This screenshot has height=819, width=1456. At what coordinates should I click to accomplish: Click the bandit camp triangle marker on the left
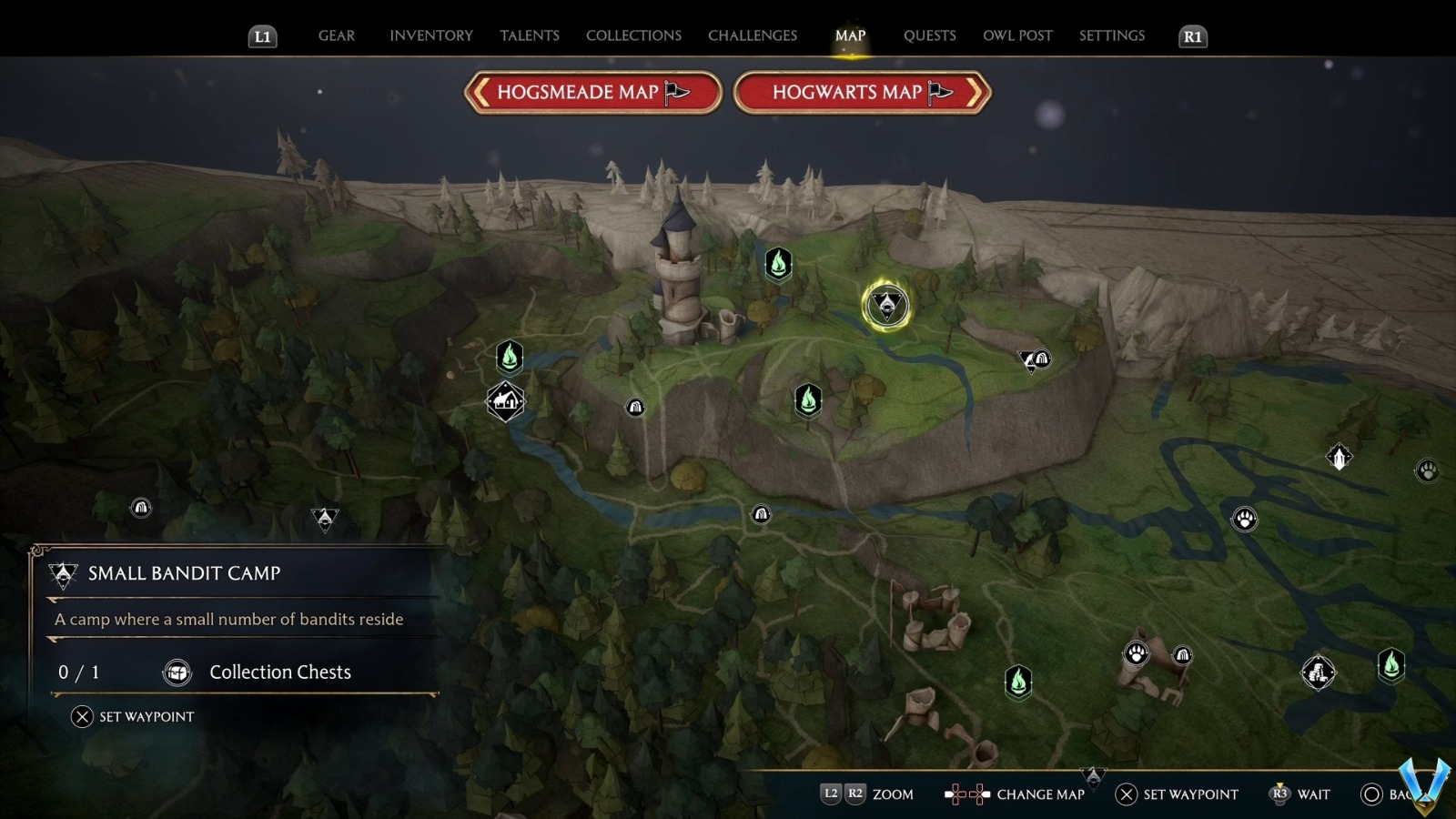click(x=323, y=517)
